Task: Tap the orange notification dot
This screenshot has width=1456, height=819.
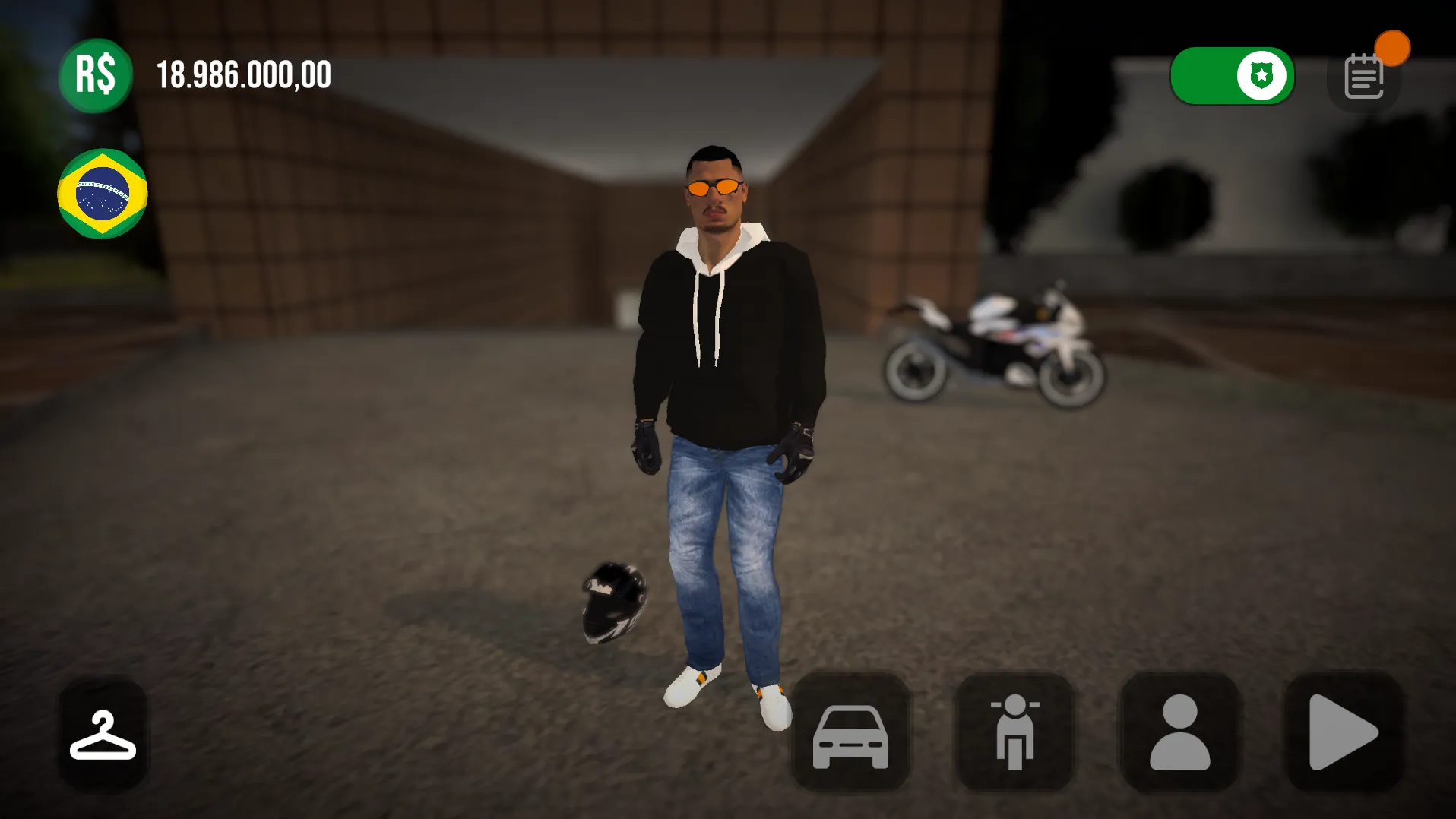Action: pyautogui.click(x=1393, y=48)
